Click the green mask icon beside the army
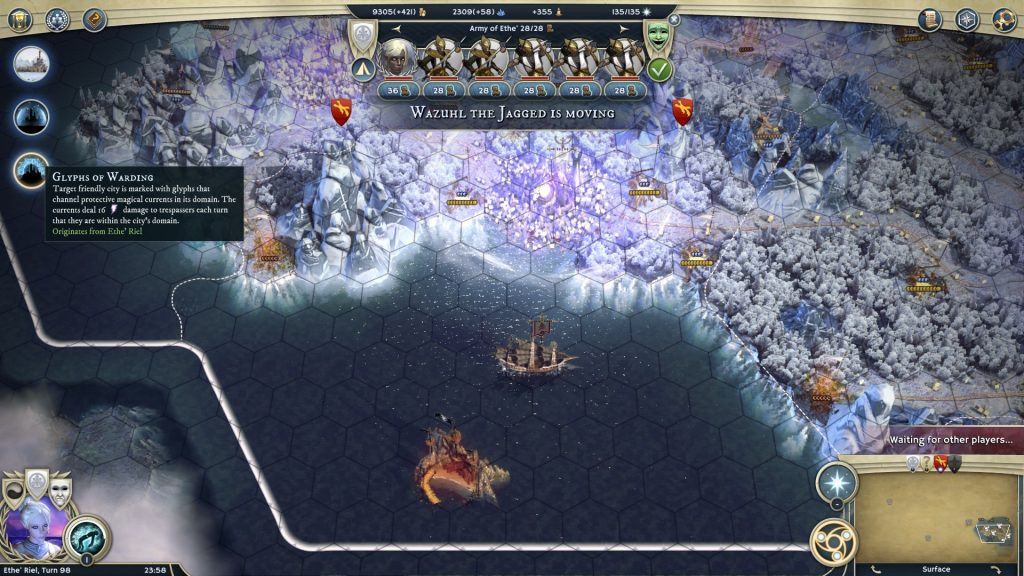The image size is (1024, 576). tap(658, 36)
